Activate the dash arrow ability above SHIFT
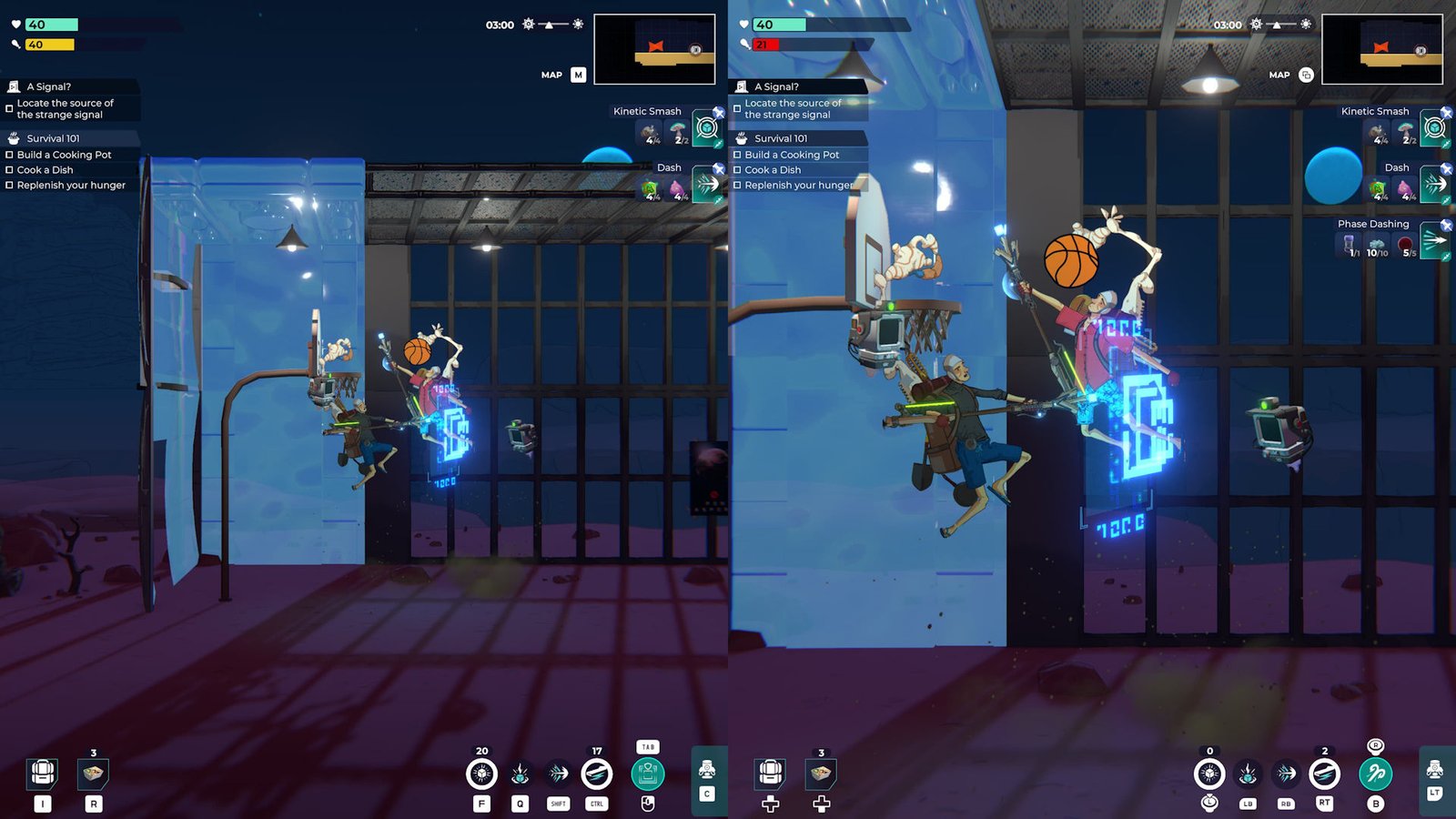The height and width of the screenshot is (819, 1456). point(558,774)
